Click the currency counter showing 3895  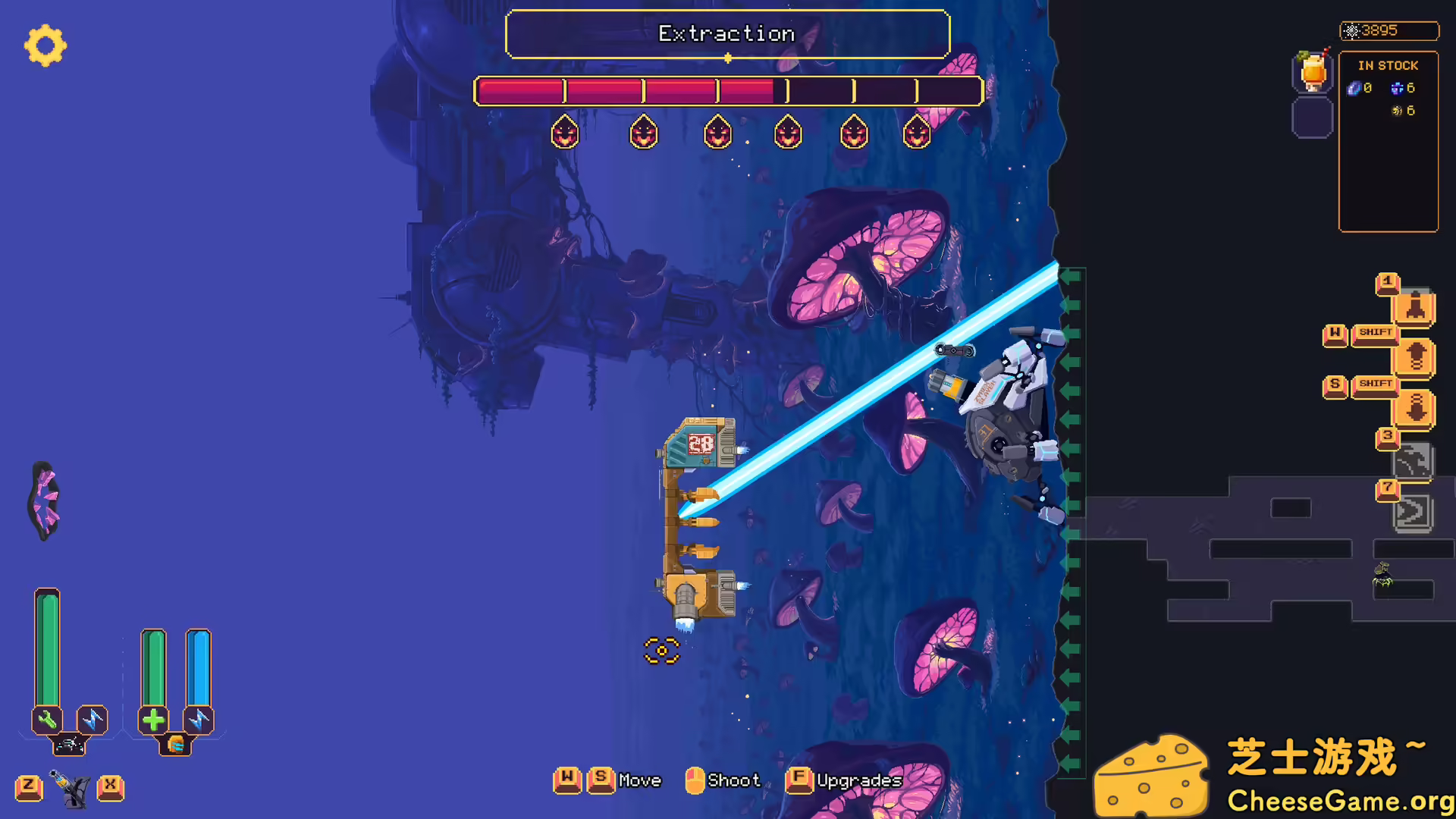(x=1389, y=30)
